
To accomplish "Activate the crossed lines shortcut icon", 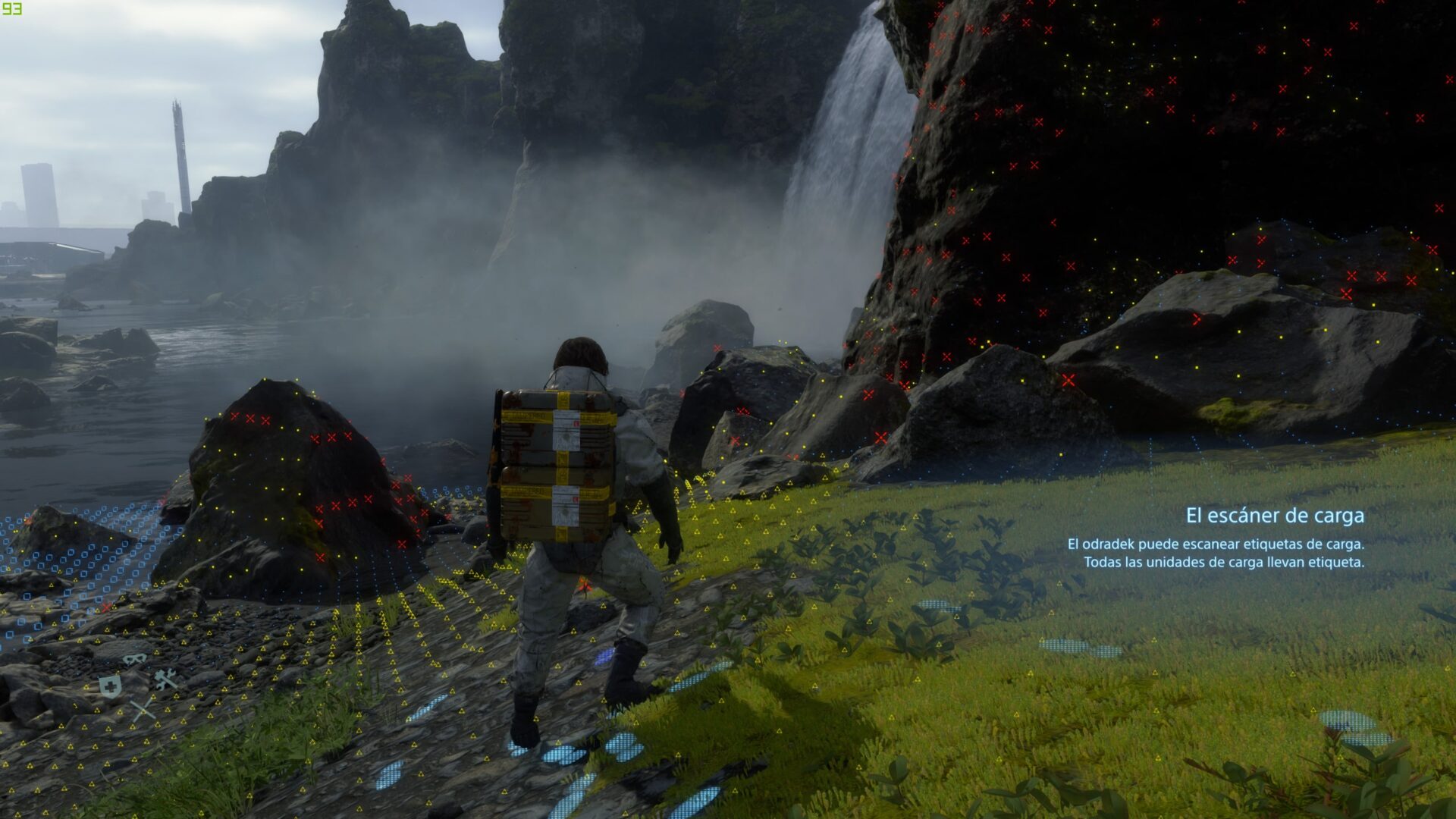I will [143, 711].
